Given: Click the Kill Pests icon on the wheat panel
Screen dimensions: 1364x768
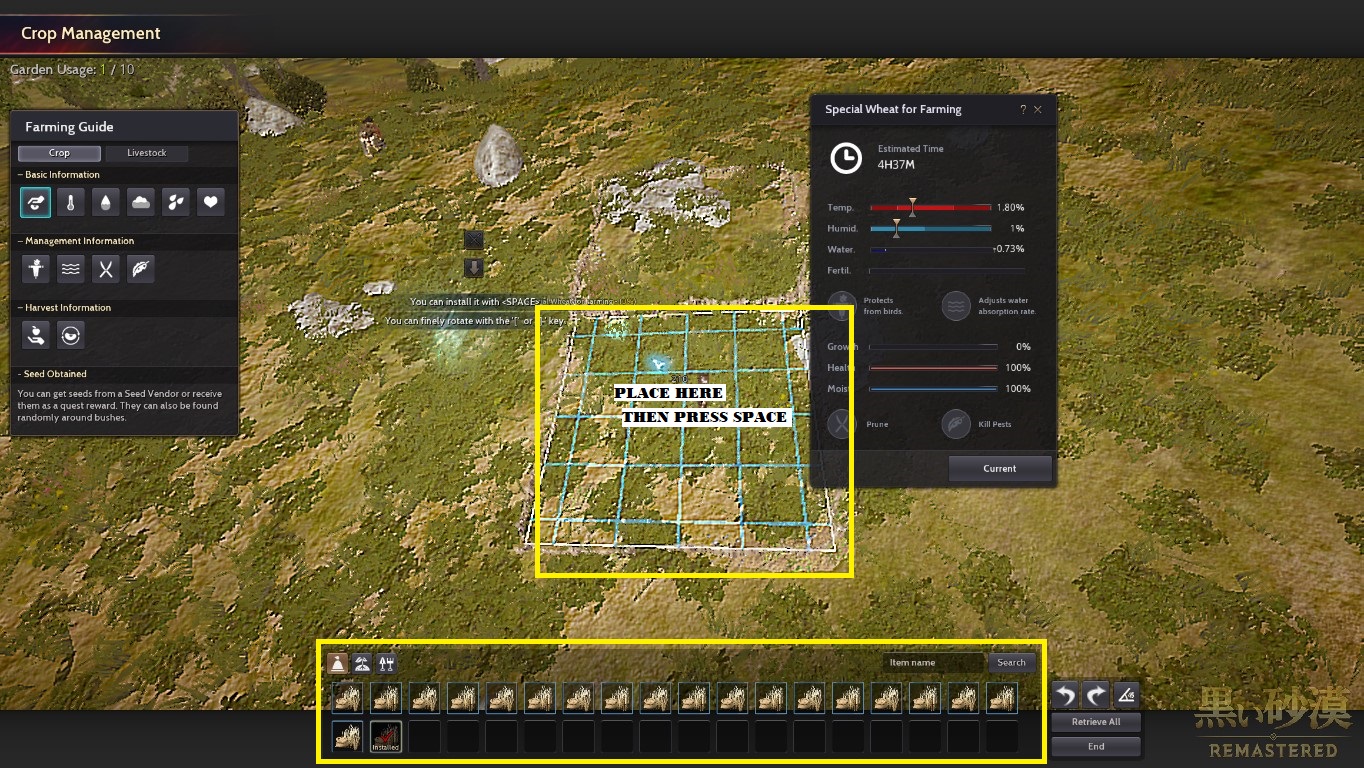Looking at the screenshot, I should click(956, 423).
